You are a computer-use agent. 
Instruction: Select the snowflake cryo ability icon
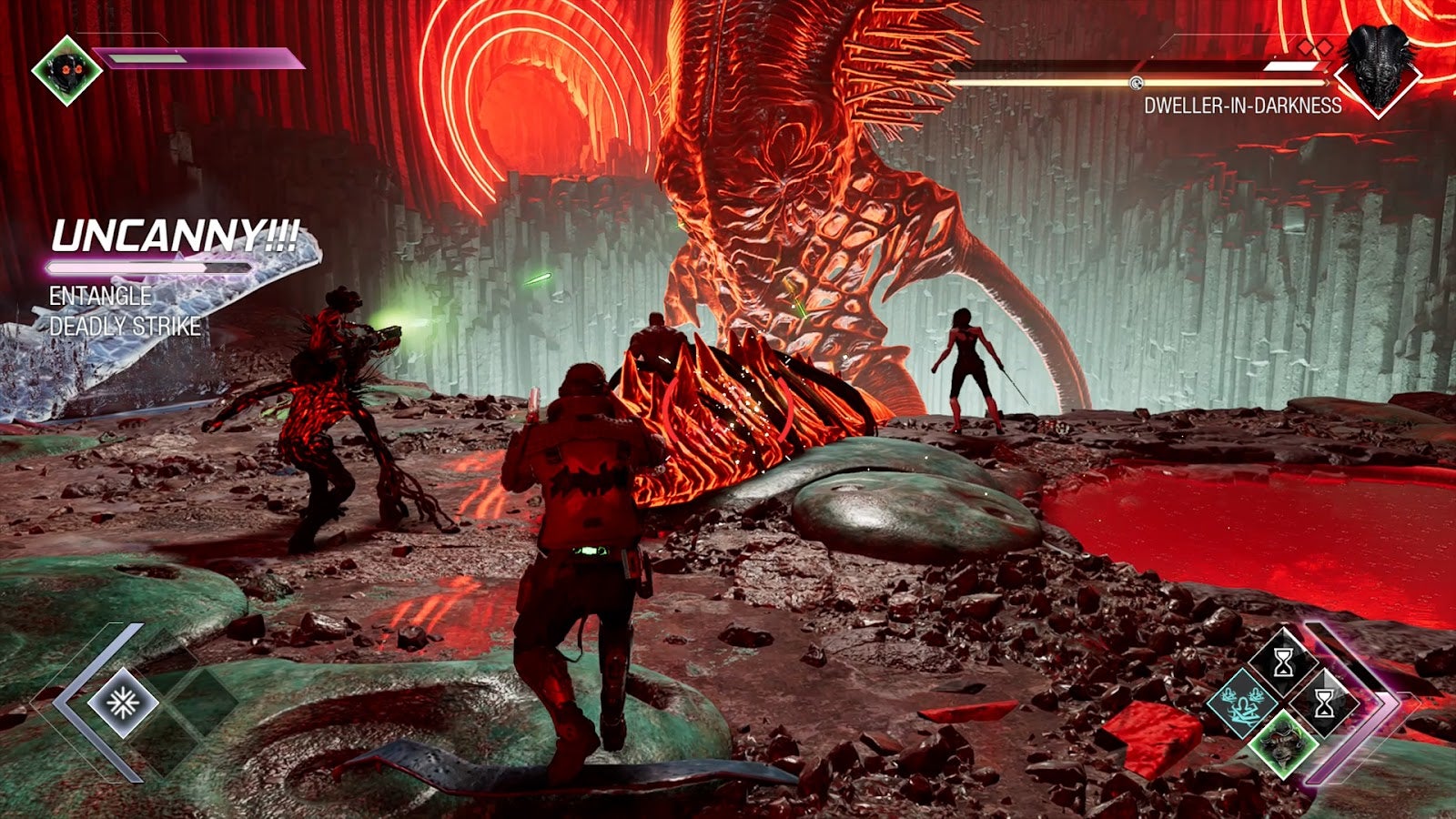pos(124,703)
